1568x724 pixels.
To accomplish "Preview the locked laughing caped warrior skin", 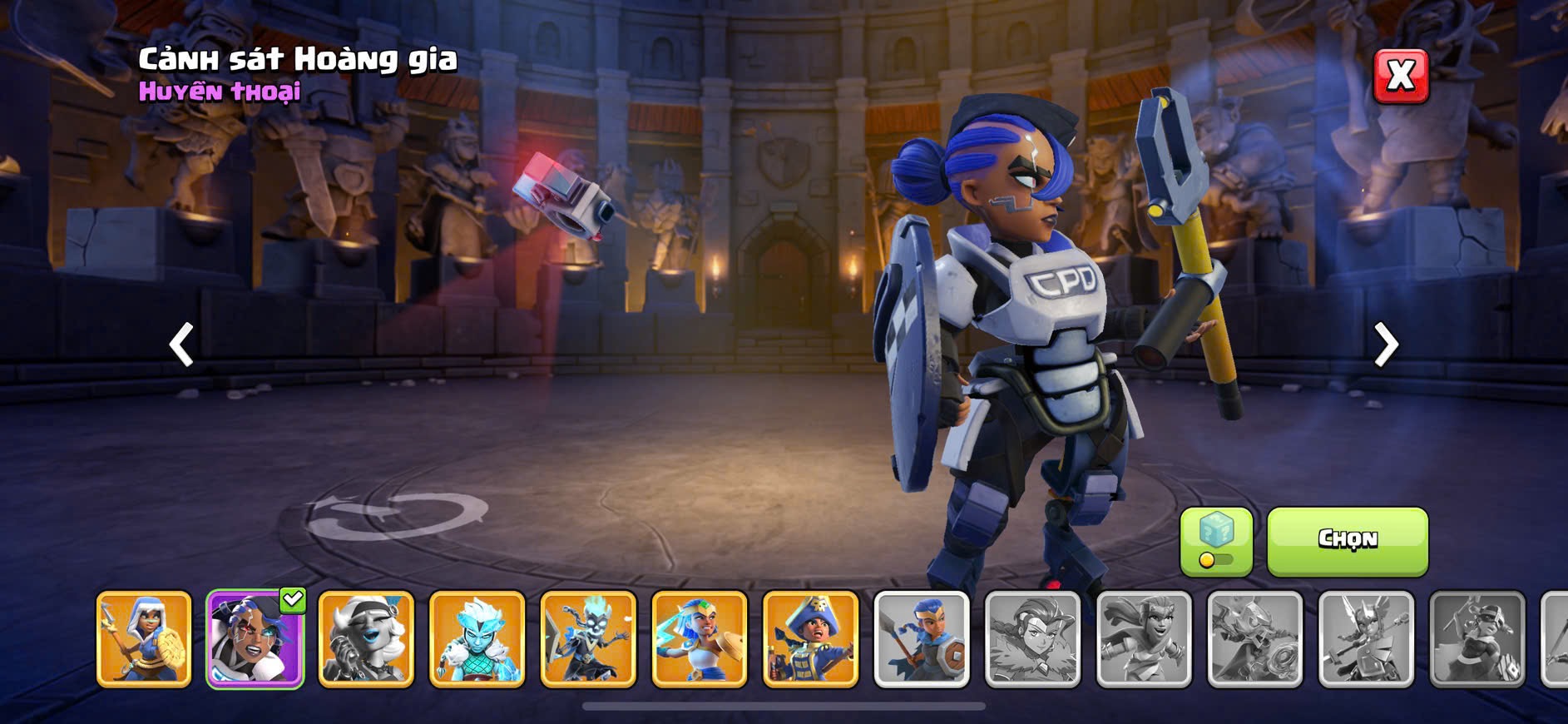I will pyautogui.click(x=1144, y=639).
